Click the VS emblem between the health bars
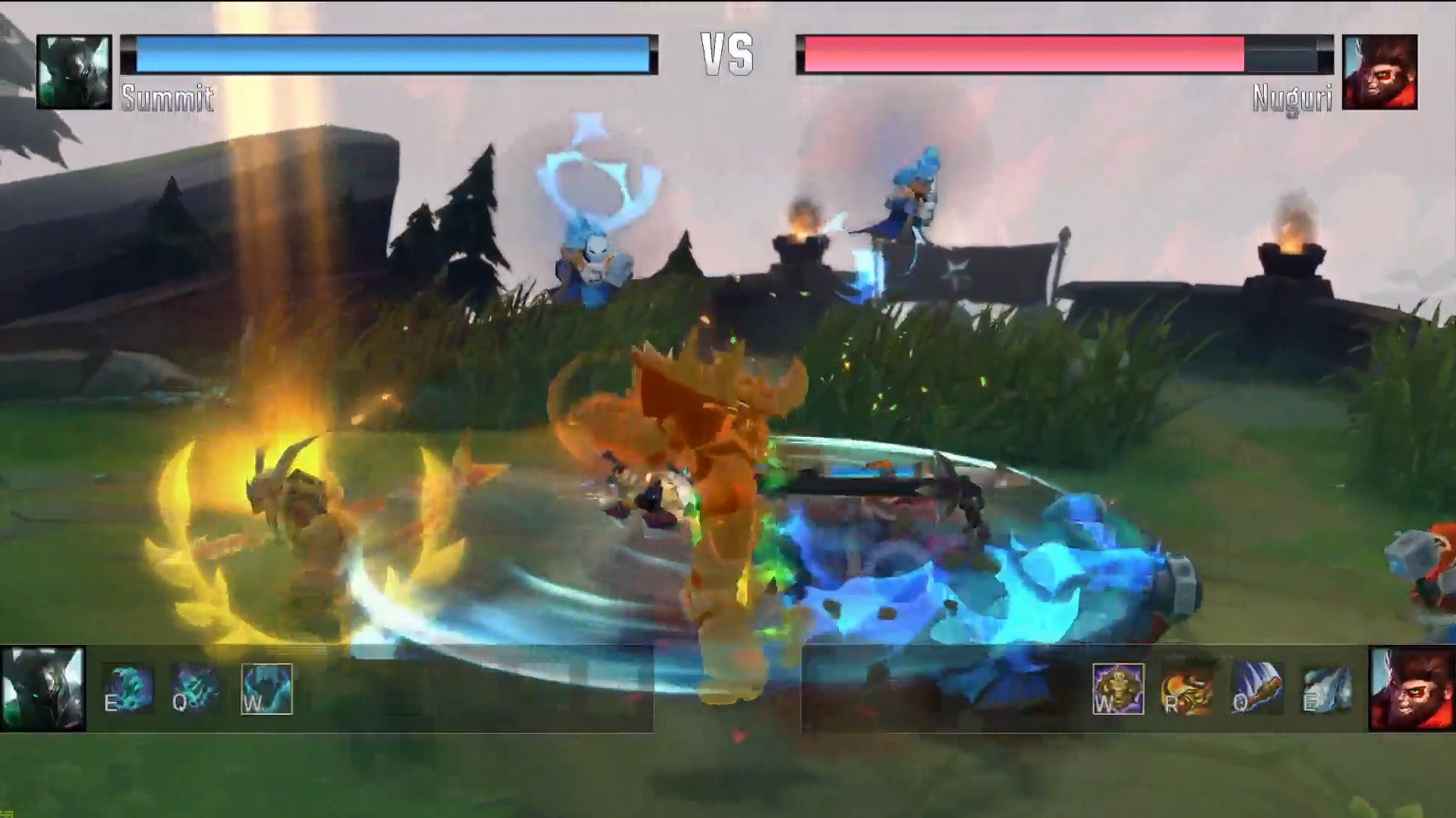The image size is (1456, 818). tap(727, 53)
